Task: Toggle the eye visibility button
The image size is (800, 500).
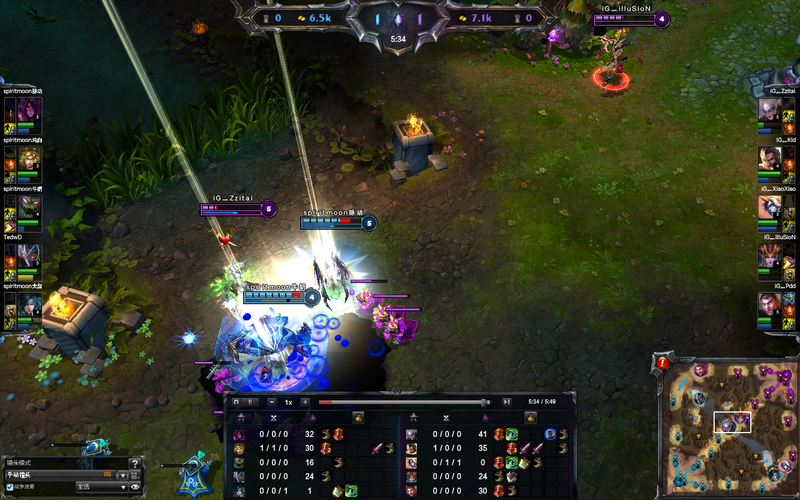Action: pyautogui.click(x=135, y=487)
